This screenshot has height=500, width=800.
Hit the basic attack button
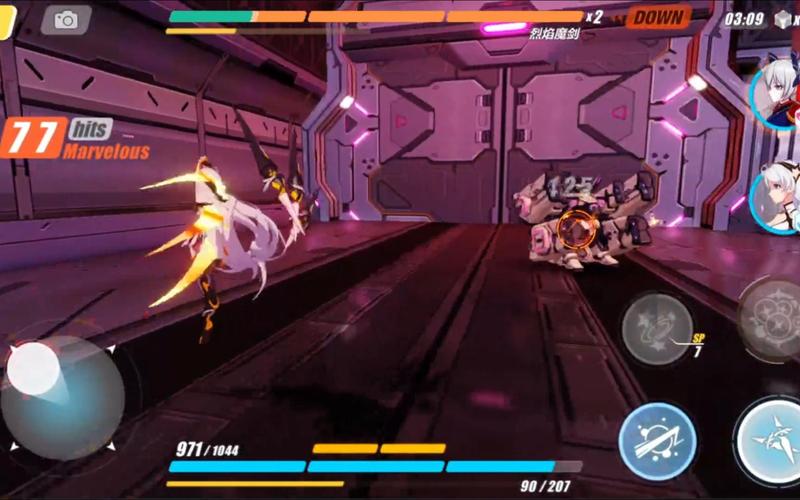tap(772, 440)
